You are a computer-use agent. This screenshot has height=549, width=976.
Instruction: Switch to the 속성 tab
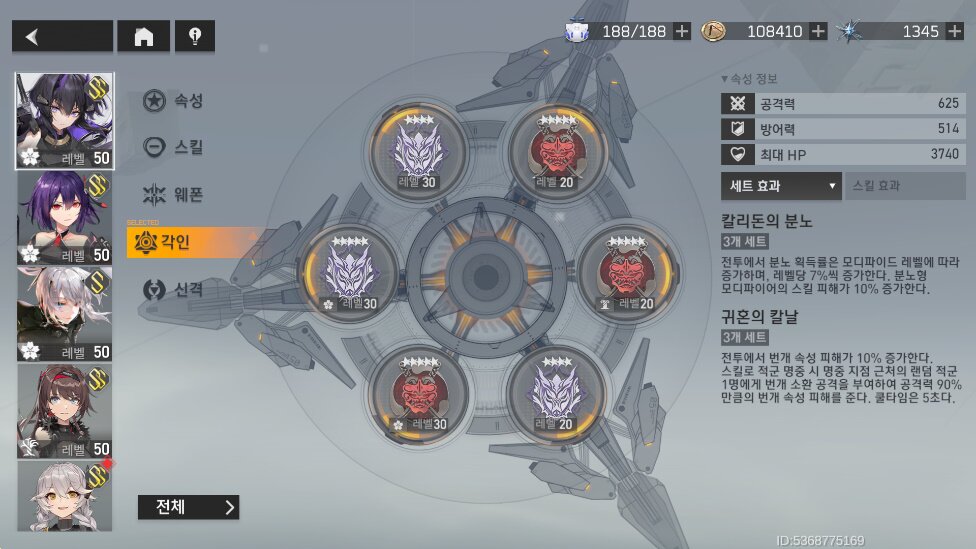(174, 101)
